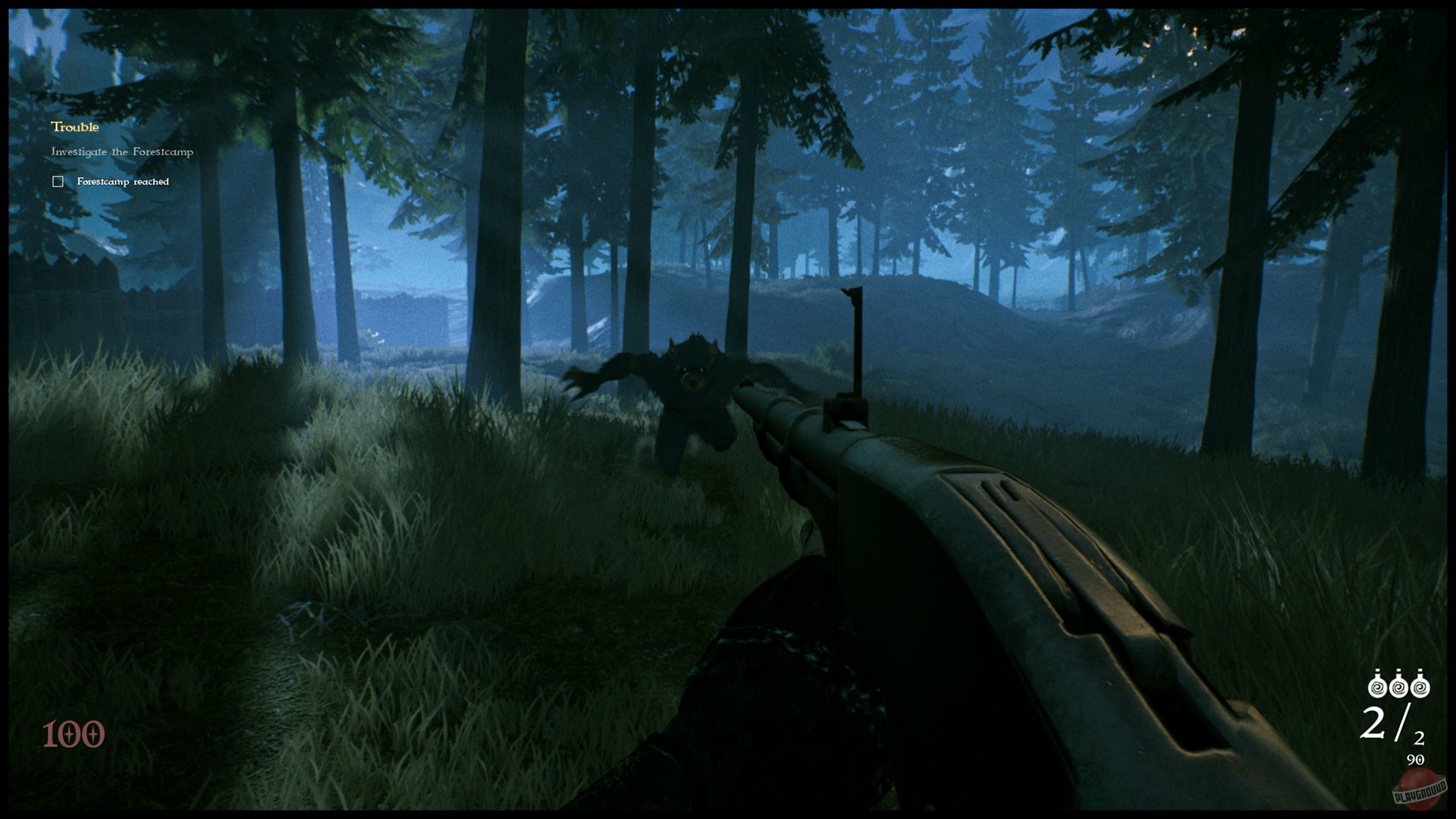
Task: Expand the Trouble quest entry
Action: point(74,127)
